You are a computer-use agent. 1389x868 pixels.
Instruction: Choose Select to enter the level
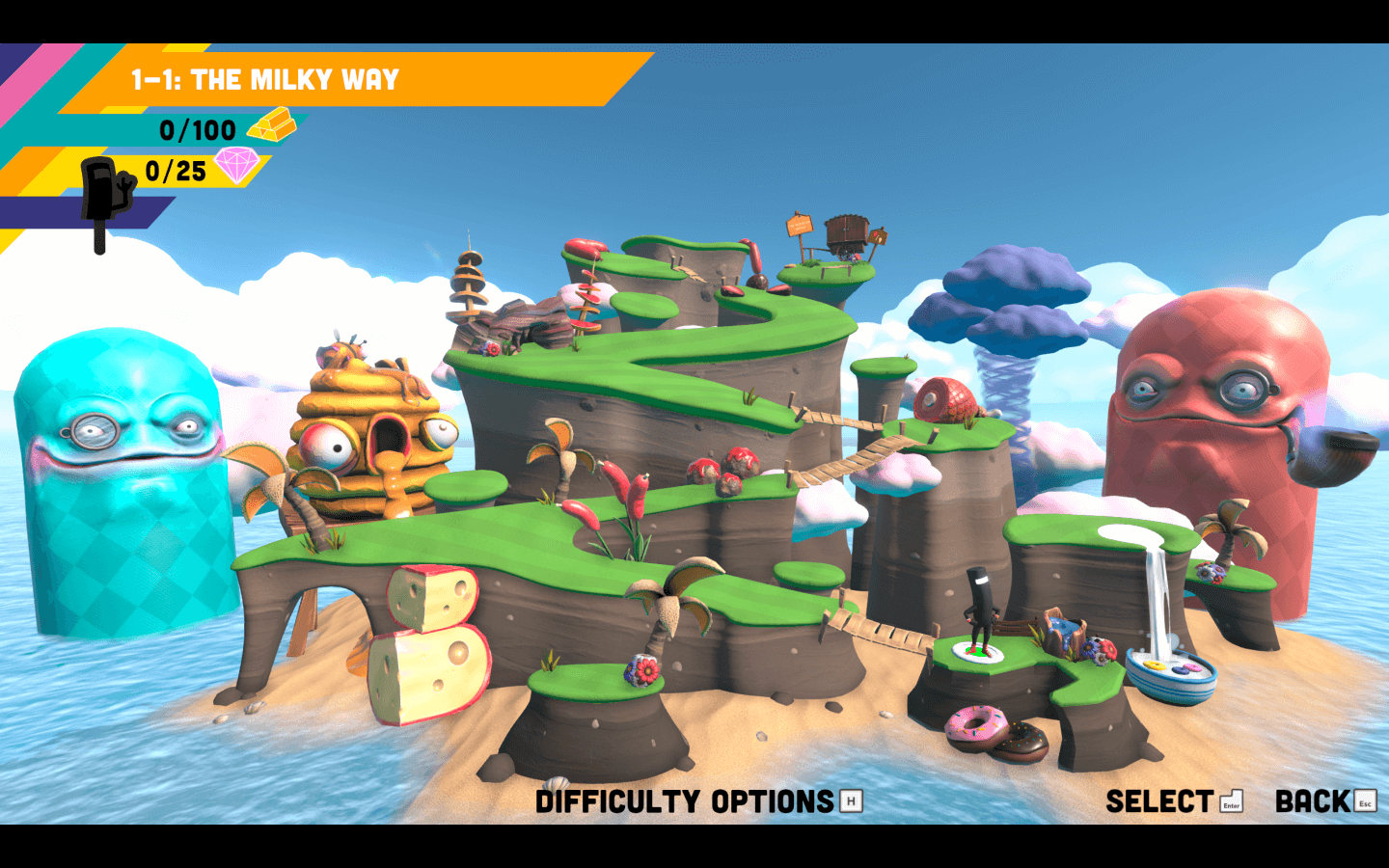[x=1160, y=801]
